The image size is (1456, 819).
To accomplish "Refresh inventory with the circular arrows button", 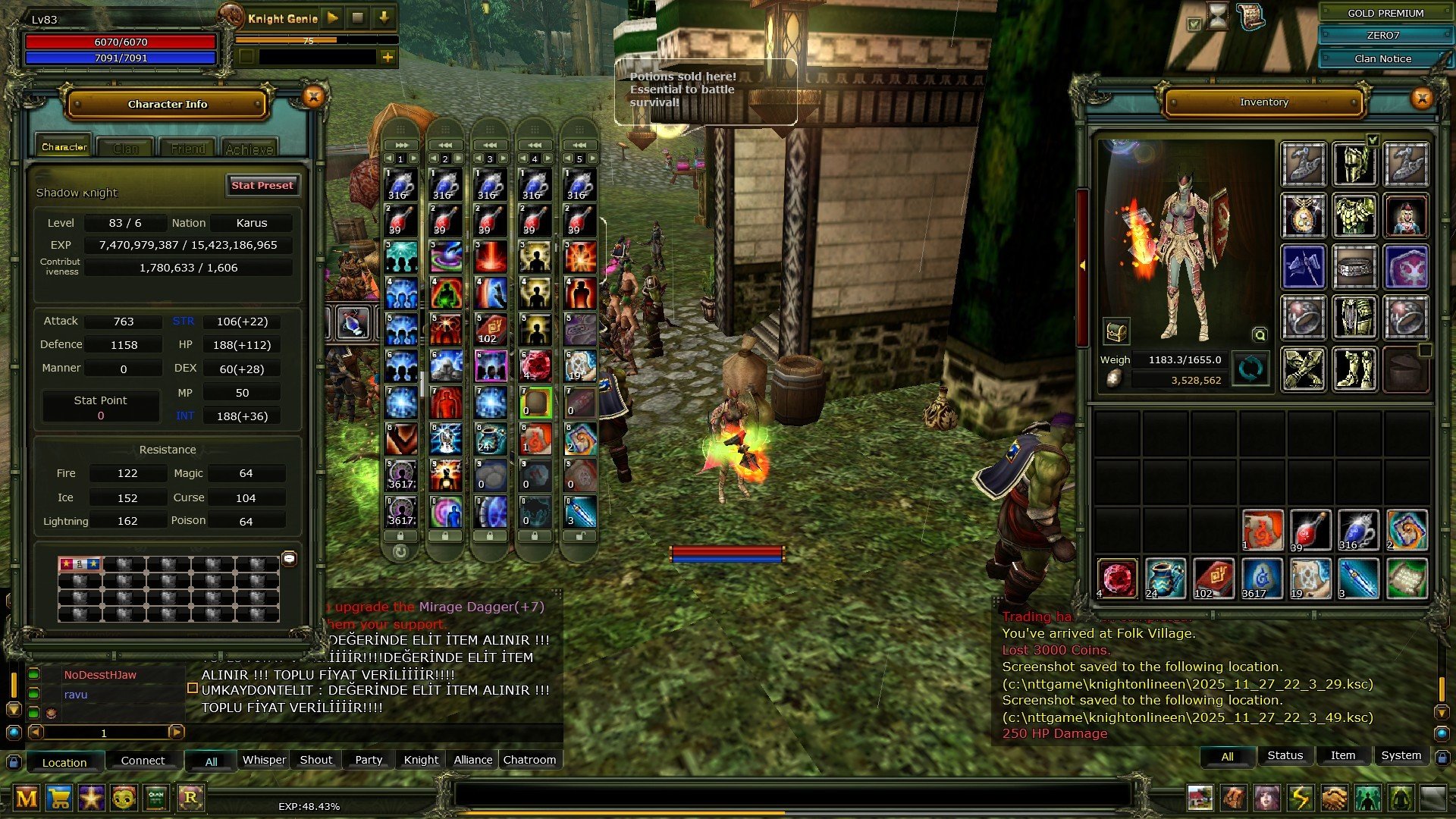I will [x=1250, y=369].
